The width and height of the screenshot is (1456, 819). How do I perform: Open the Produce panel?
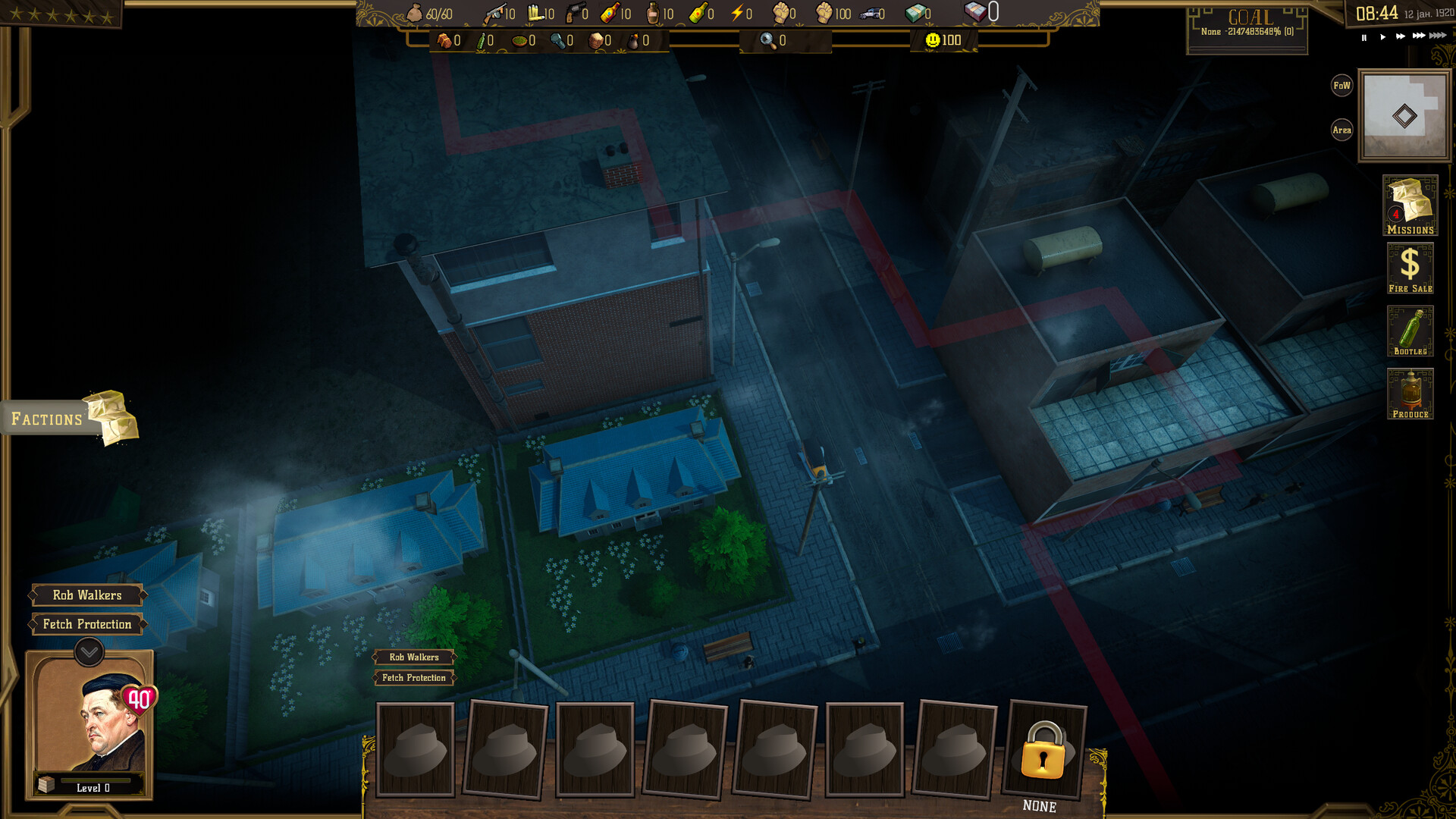tap(1411, 394)
